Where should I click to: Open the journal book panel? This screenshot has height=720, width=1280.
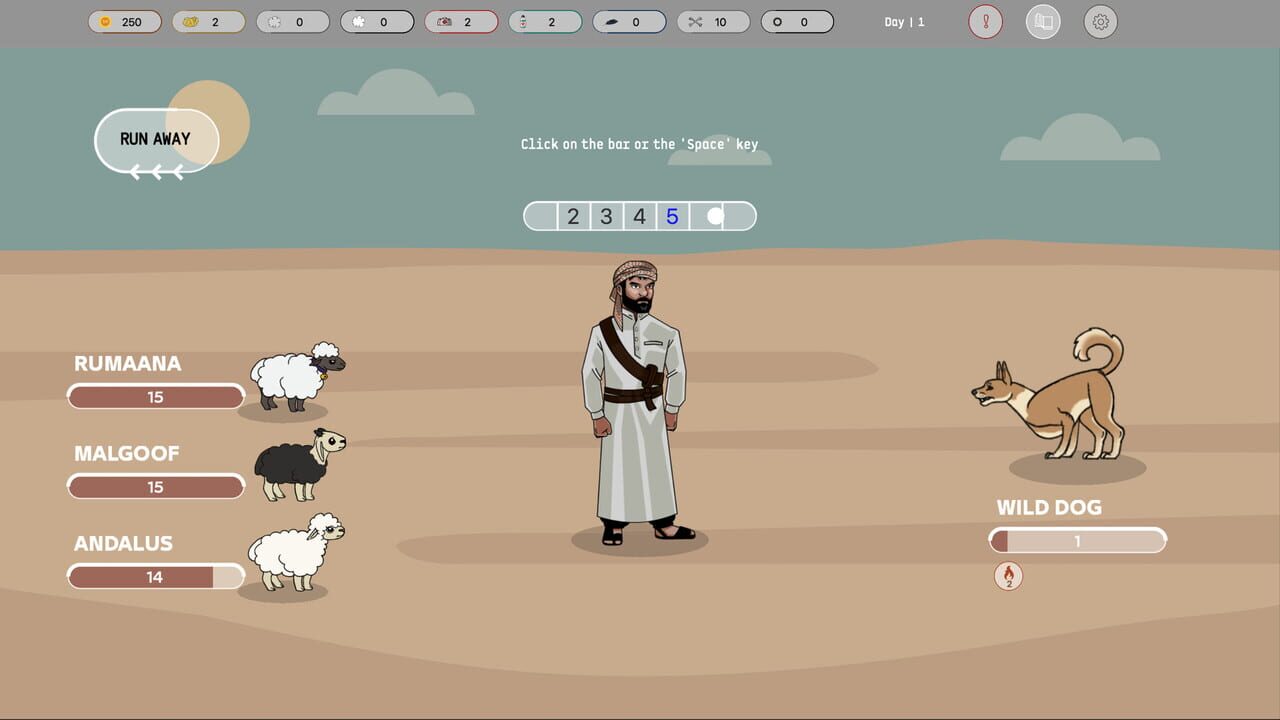click(x=1043, y=21)
